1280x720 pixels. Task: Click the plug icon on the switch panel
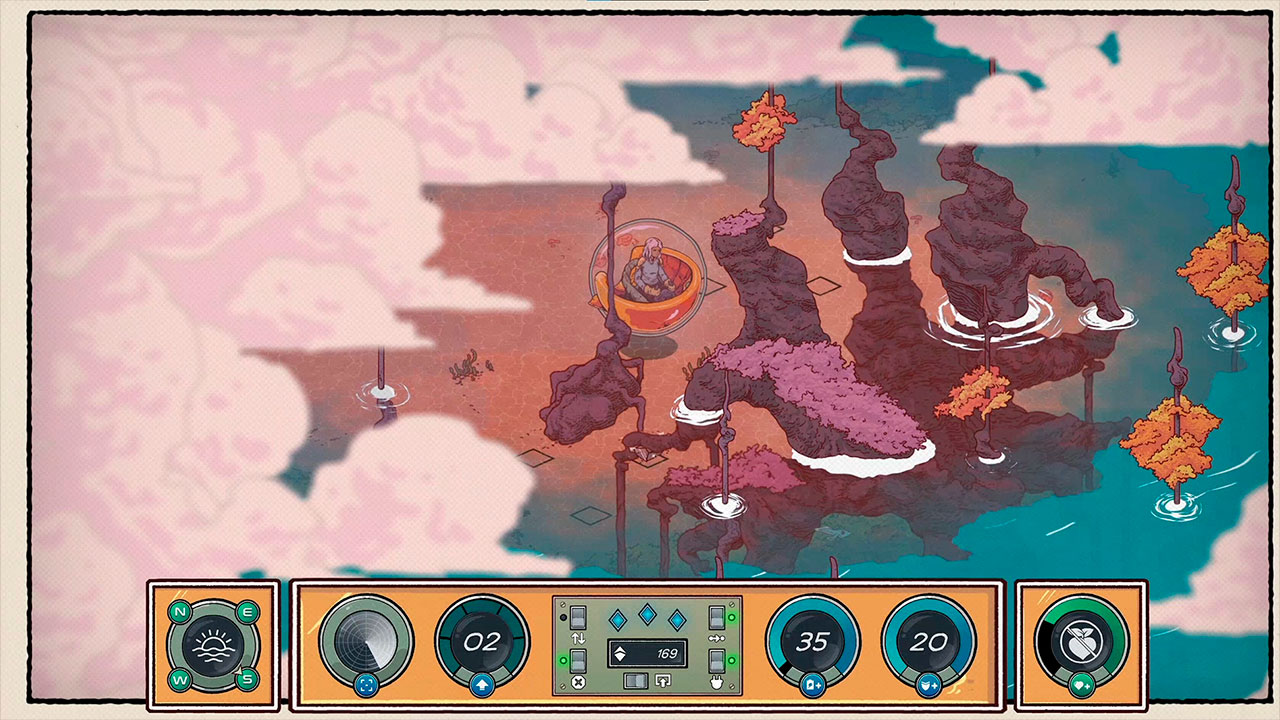(x=718, y=681)
